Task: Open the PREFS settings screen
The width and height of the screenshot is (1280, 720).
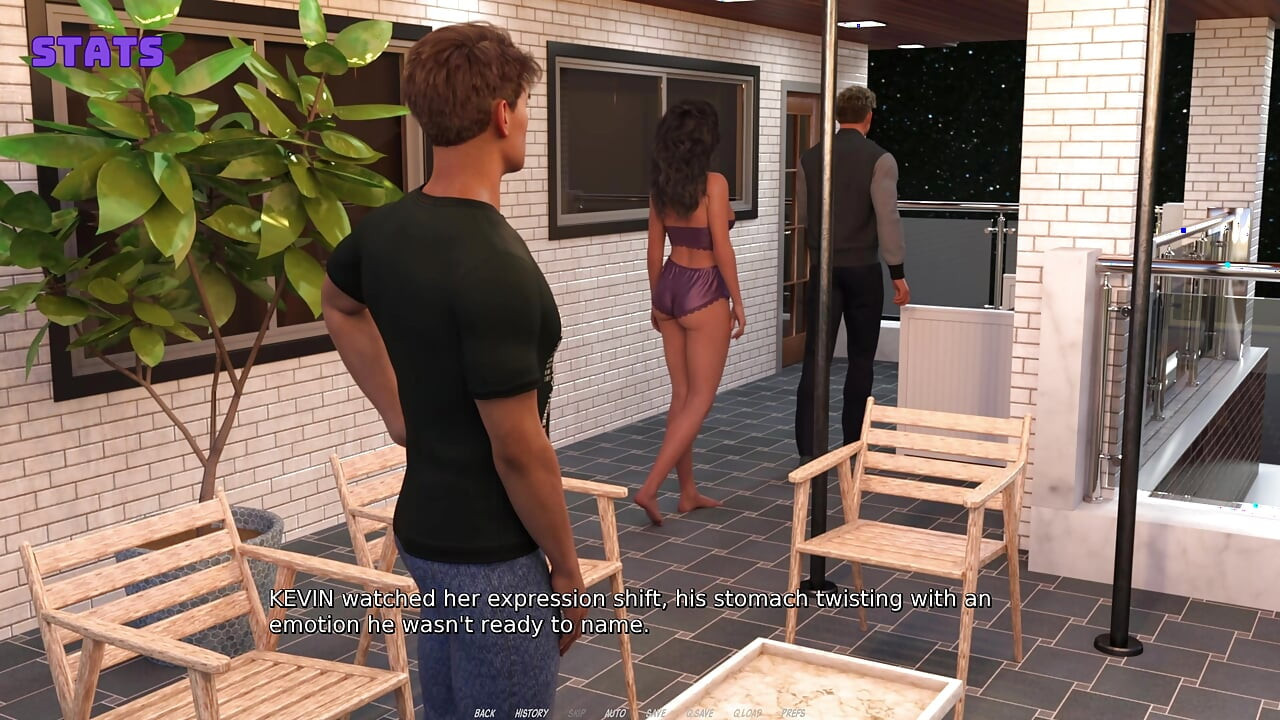Action: click(793, 714)
